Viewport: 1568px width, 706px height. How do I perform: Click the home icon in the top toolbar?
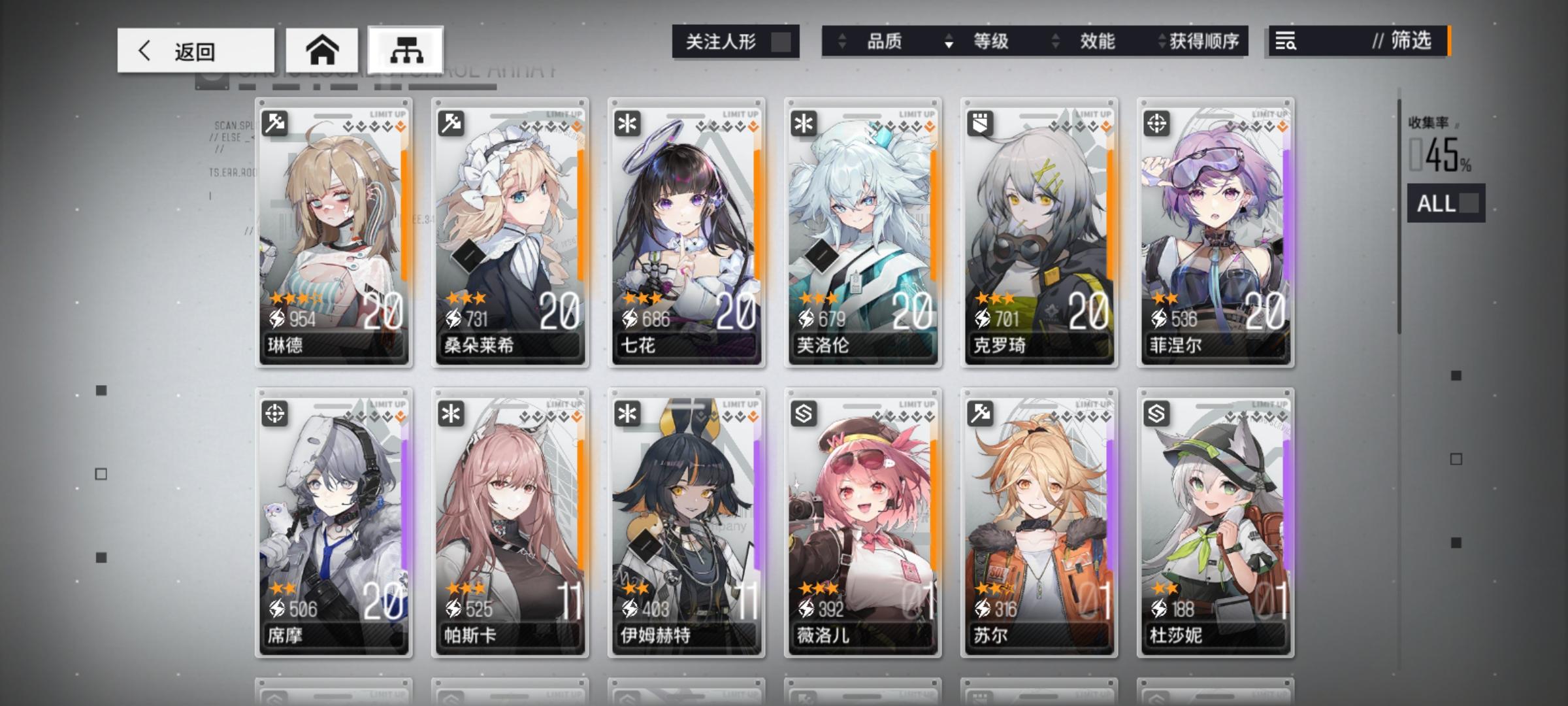point(323,49)
